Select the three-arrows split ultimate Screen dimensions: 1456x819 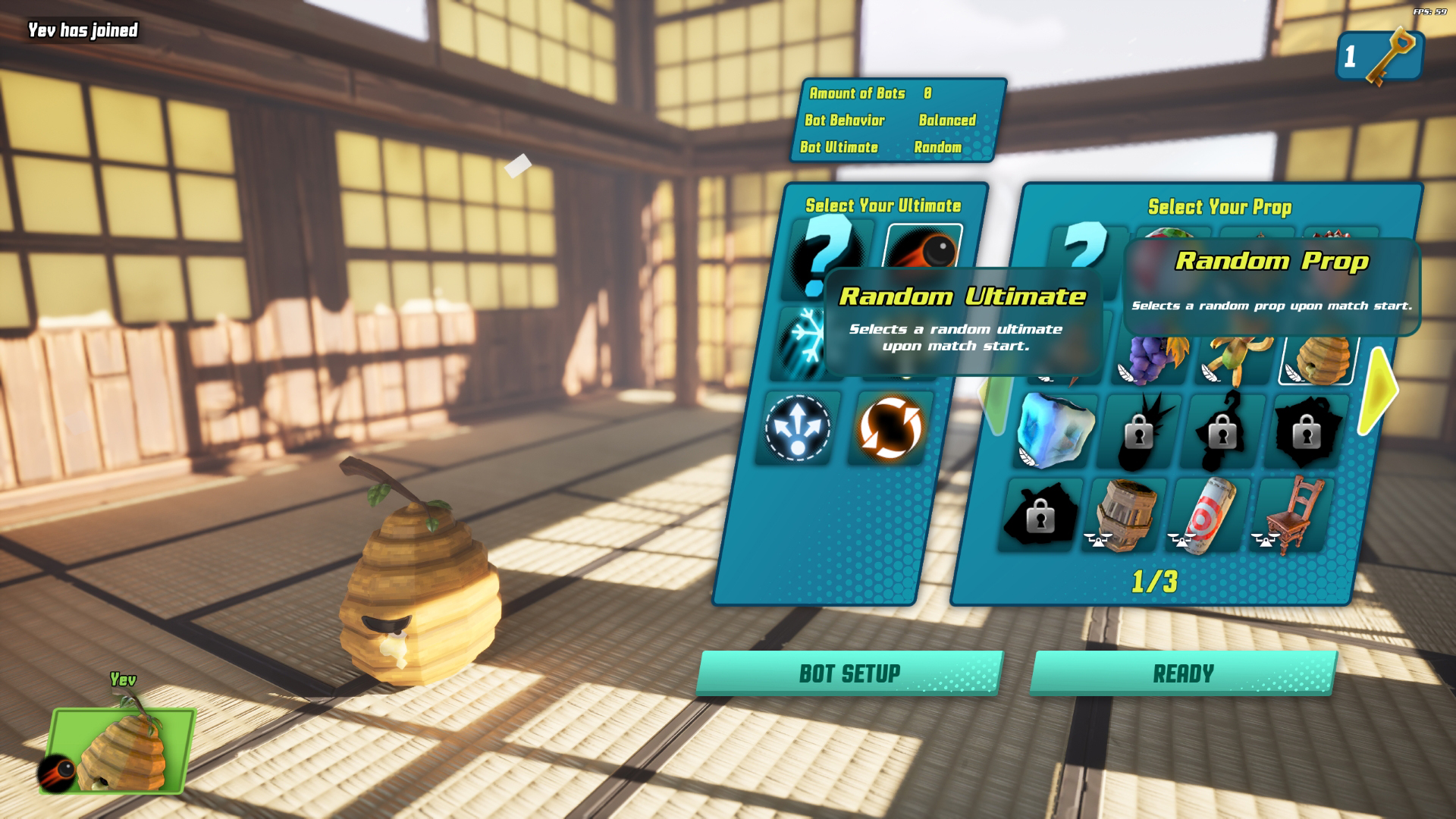point(798,428)
